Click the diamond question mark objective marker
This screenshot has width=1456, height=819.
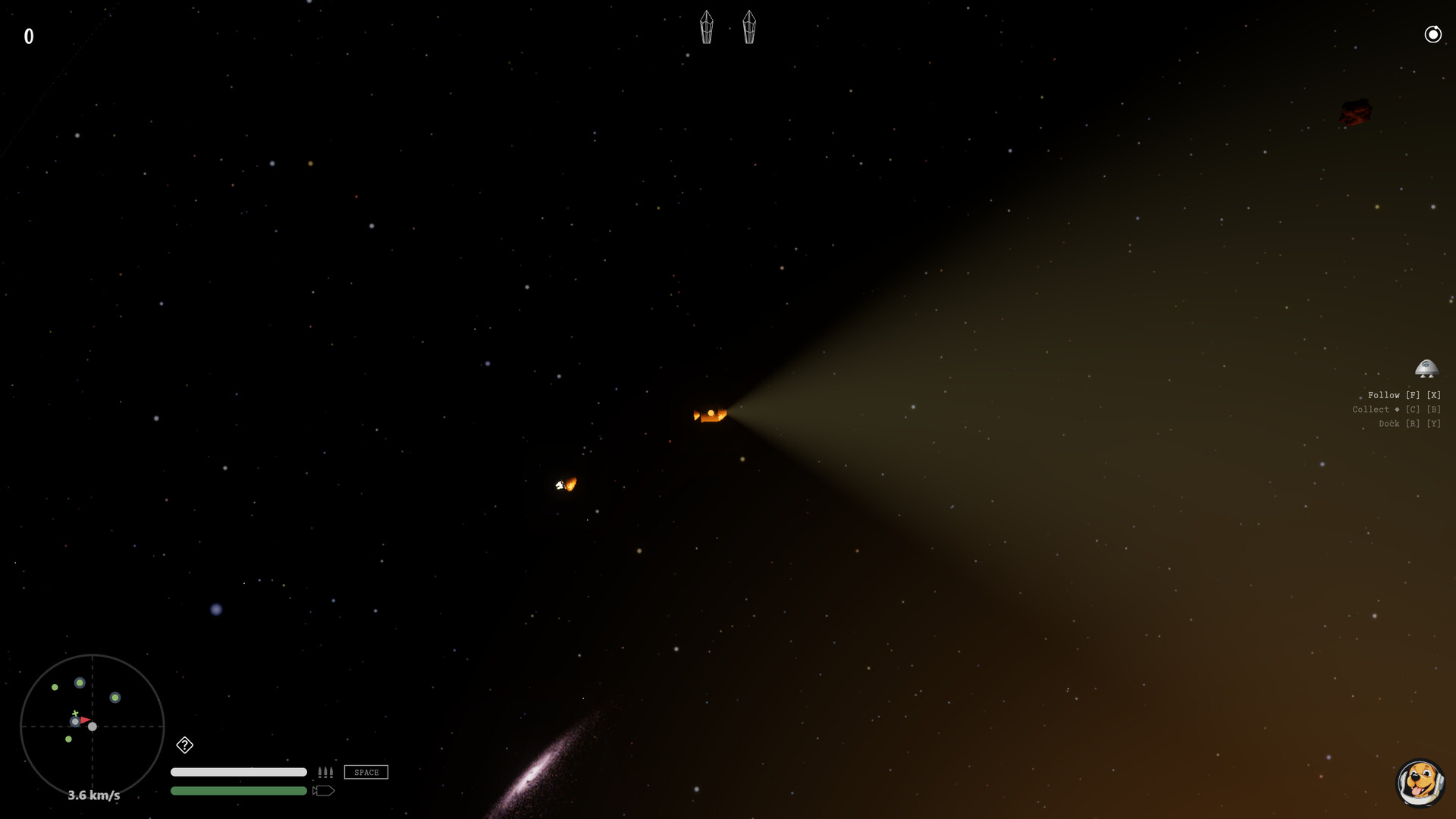click(x=184, y=745)
